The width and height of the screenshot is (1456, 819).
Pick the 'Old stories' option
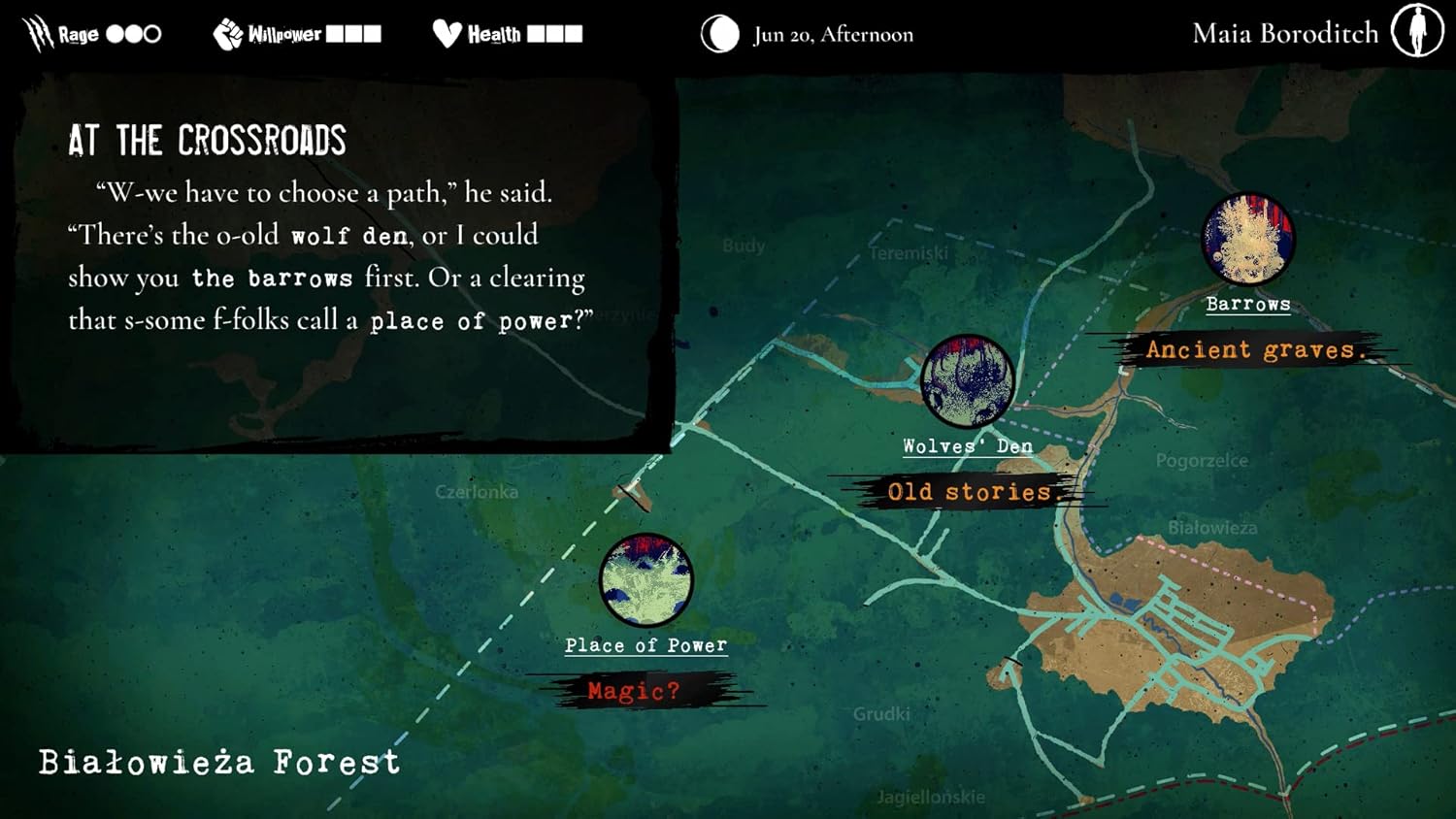[969, 492]
